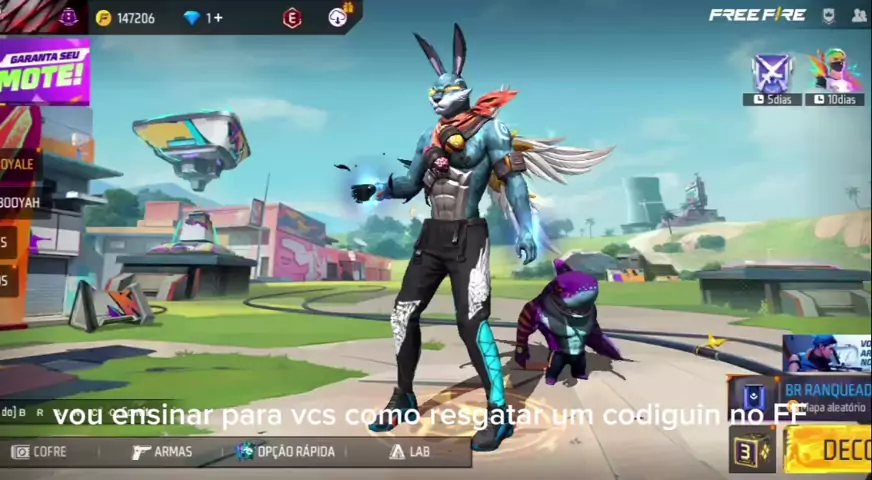Open the Lab menu
Viewport: 872px width, 480px height.
(410, 452)
